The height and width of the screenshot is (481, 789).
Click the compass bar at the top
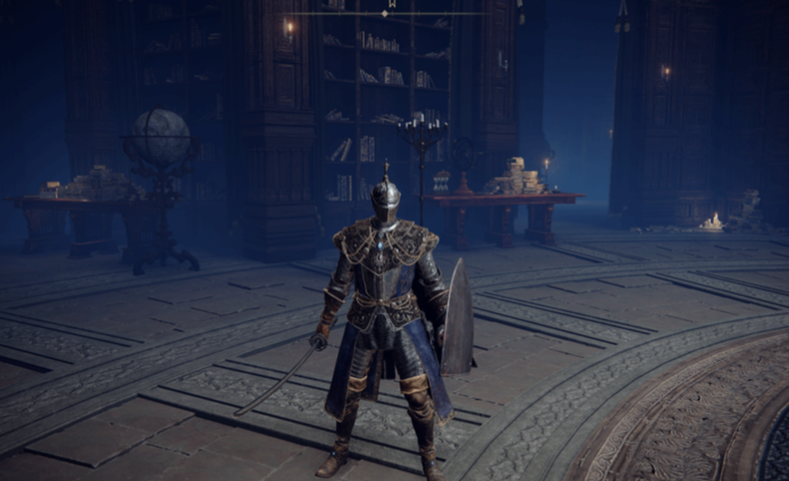[x=385, y=12]
